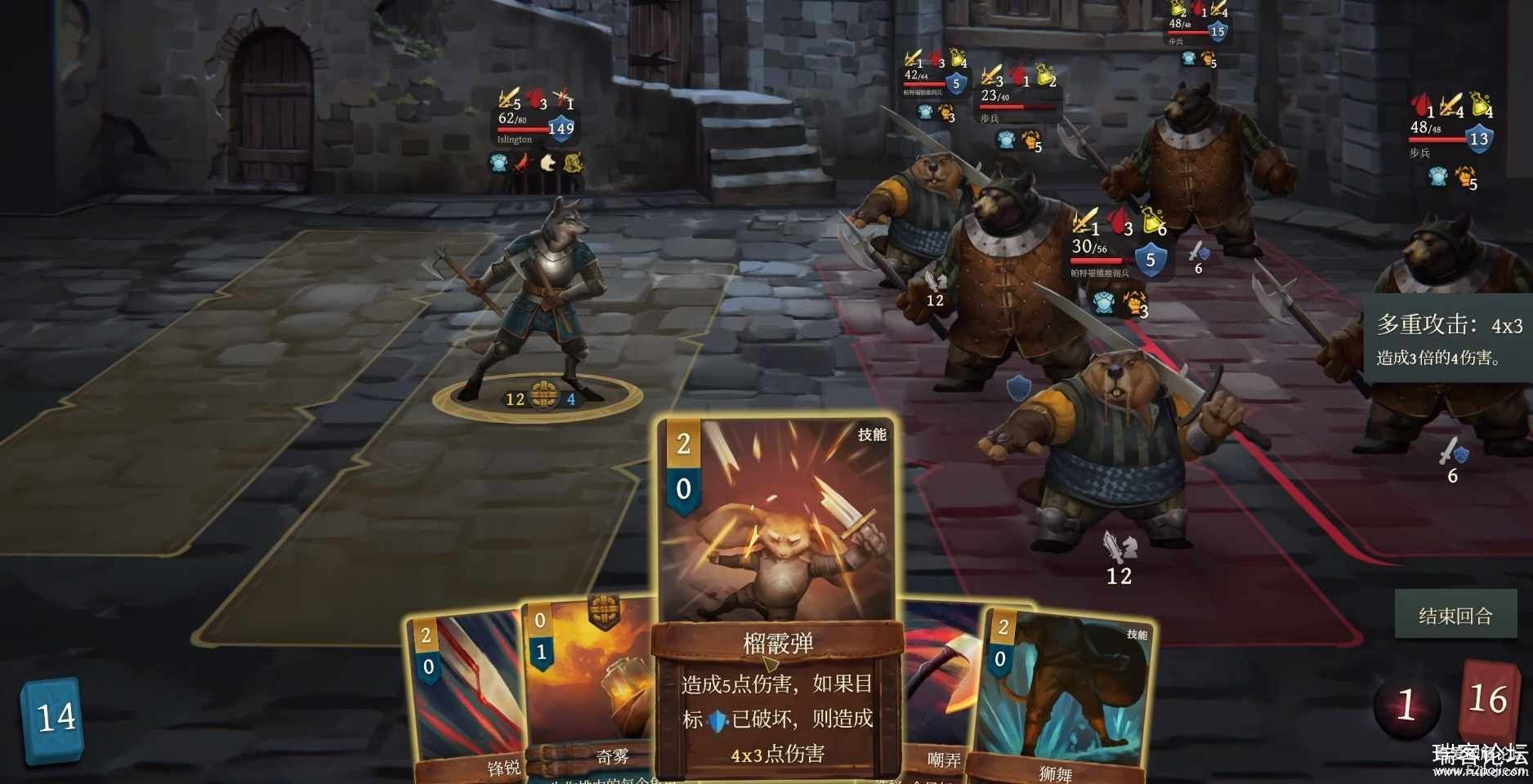Select the wolf hero Islington

[x=539, y=302]
